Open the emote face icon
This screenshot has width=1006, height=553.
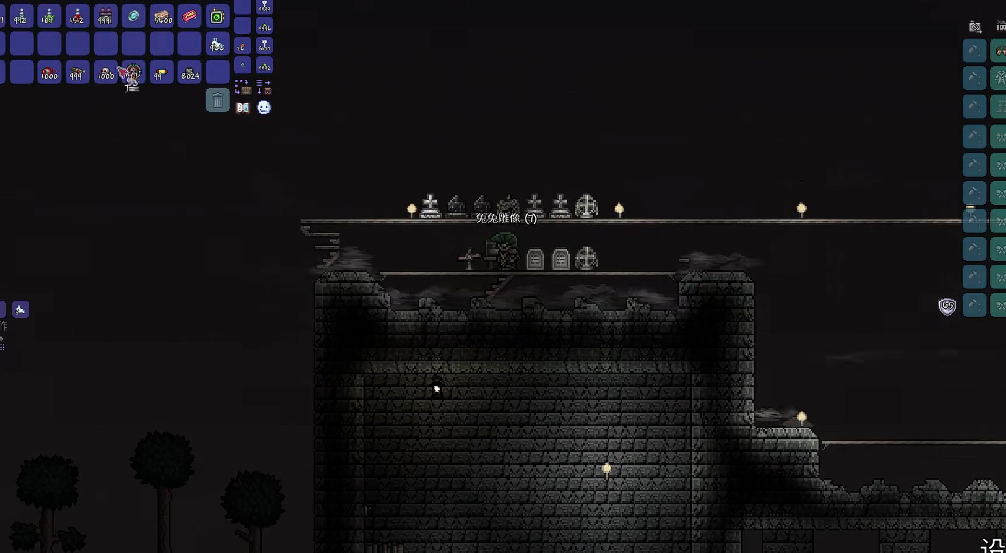tap(264, 107)
